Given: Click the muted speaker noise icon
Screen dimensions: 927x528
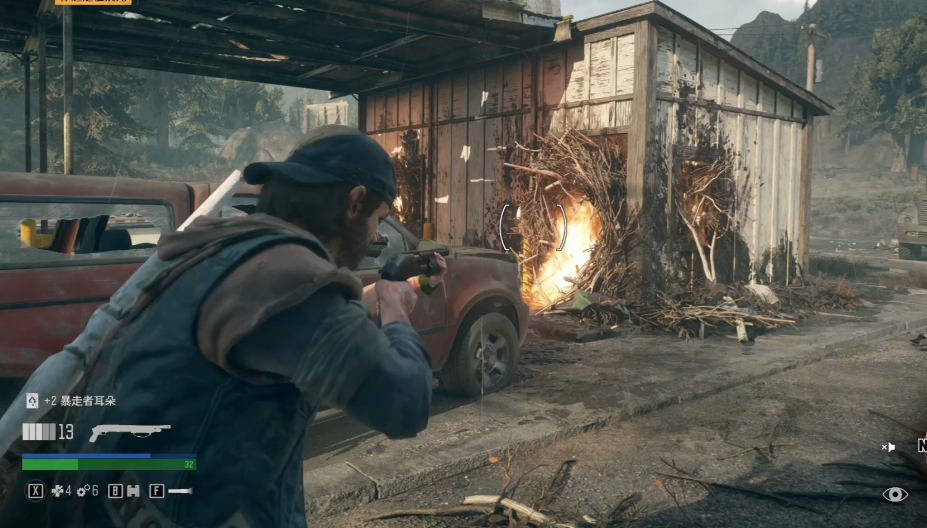Looking at the screenshot, I should [888, 447].
